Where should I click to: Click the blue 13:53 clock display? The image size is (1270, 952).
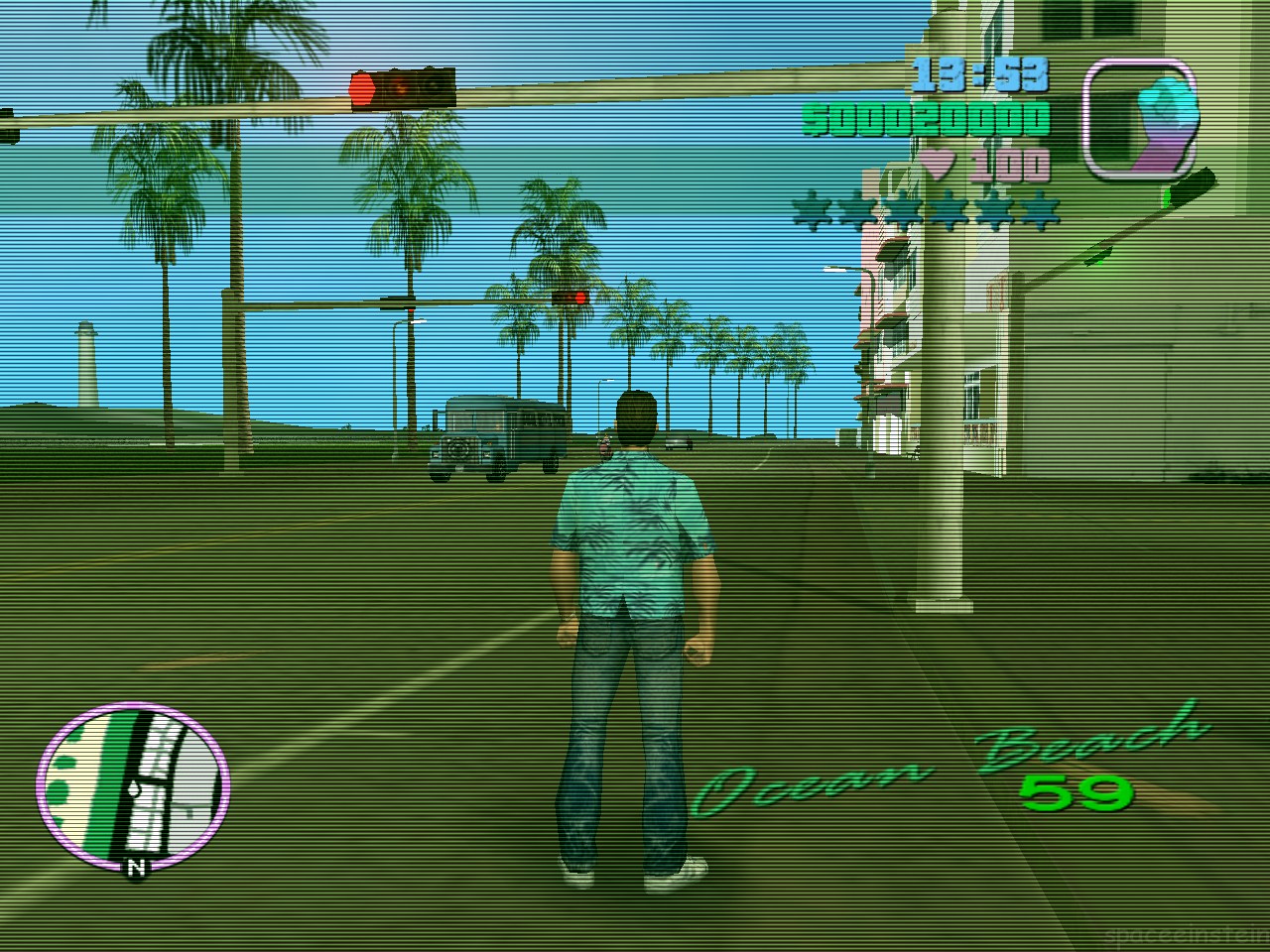coord(982,72)
